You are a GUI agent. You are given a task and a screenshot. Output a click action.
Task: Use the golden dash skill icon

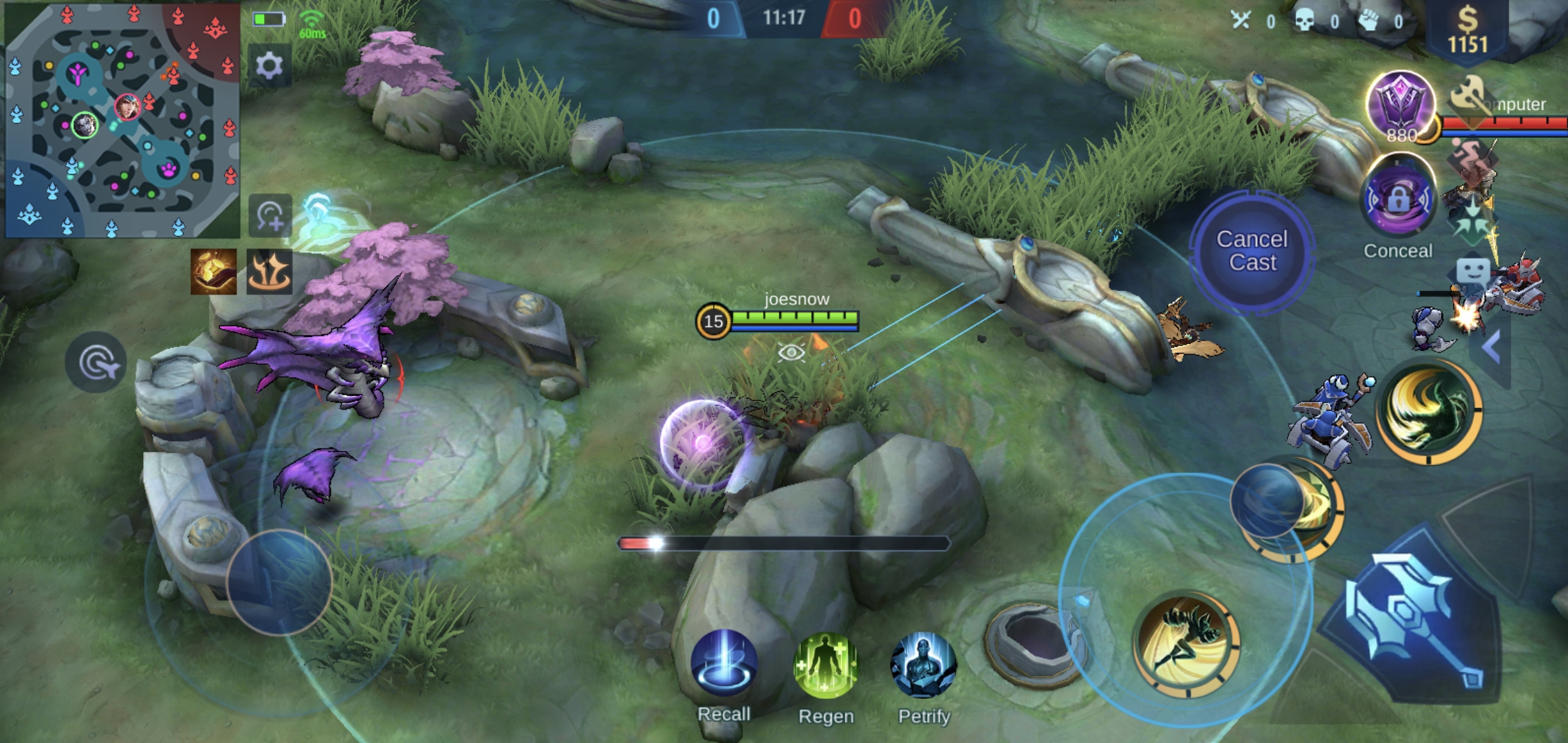coord(1187,644)
